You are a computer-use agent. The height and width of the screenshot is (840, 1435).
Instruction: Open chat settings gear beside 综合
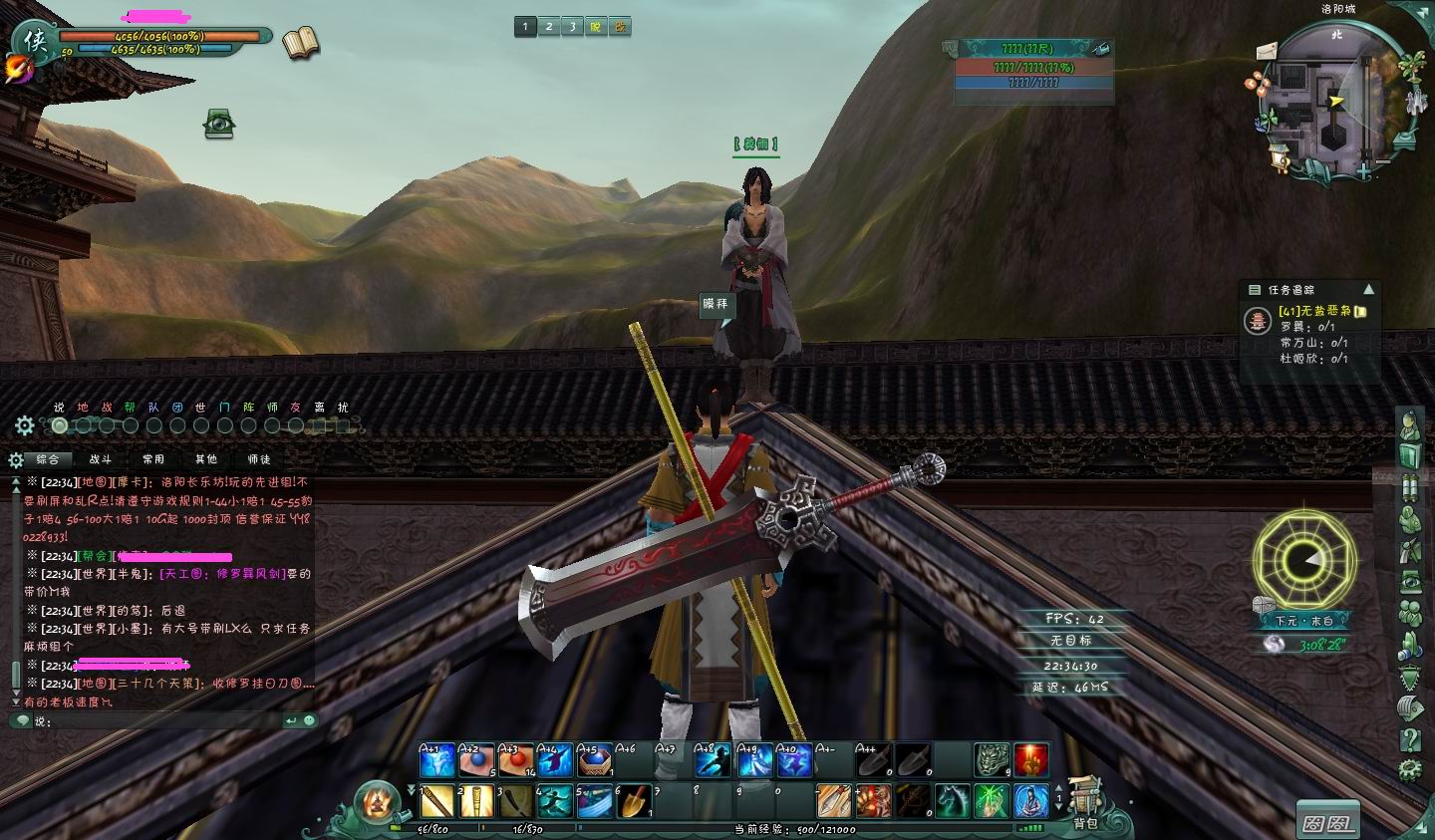click(16, 459)
